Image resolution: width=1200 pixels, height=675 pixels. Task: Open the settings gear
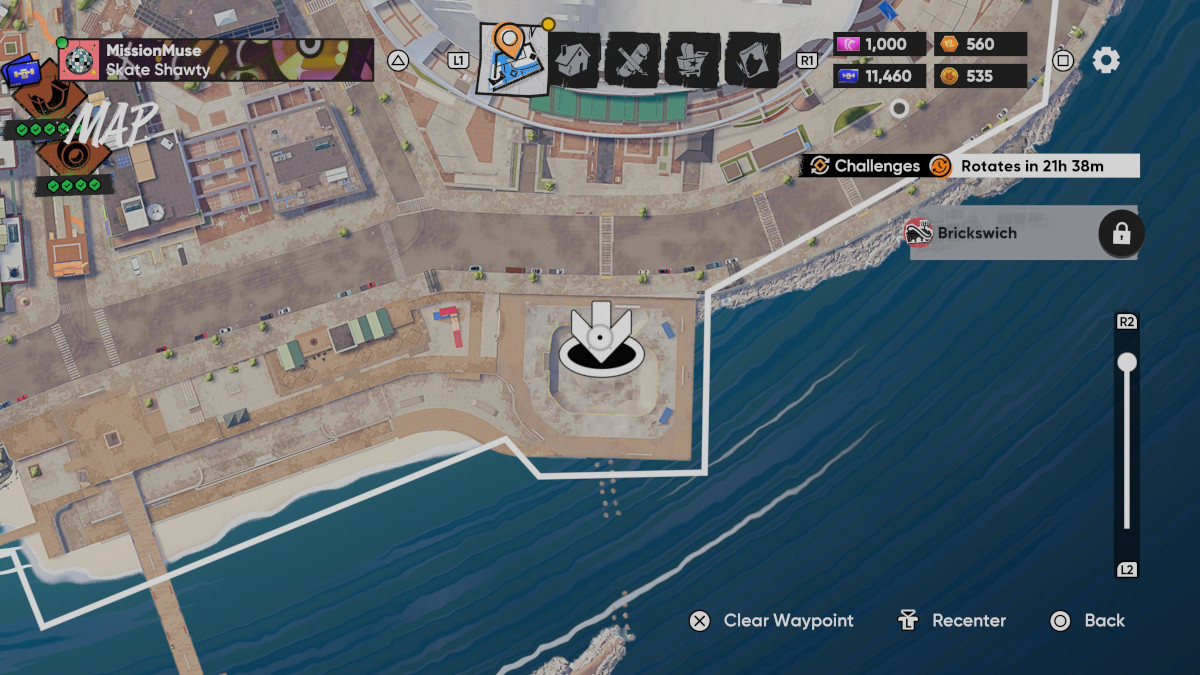click(1106, 60)
